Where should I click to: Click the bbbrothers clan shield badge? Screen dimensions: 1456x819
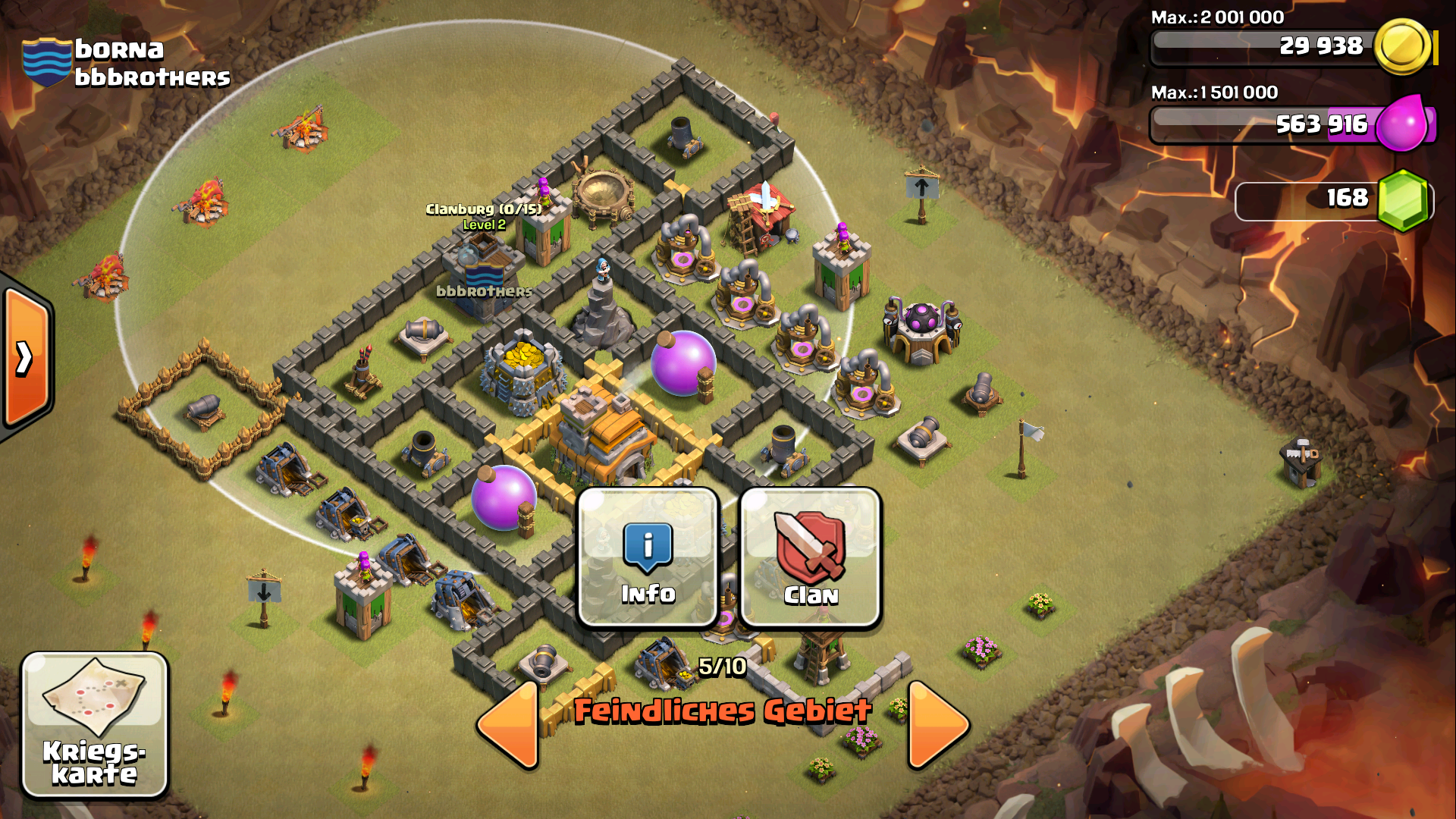coord(47,62)
